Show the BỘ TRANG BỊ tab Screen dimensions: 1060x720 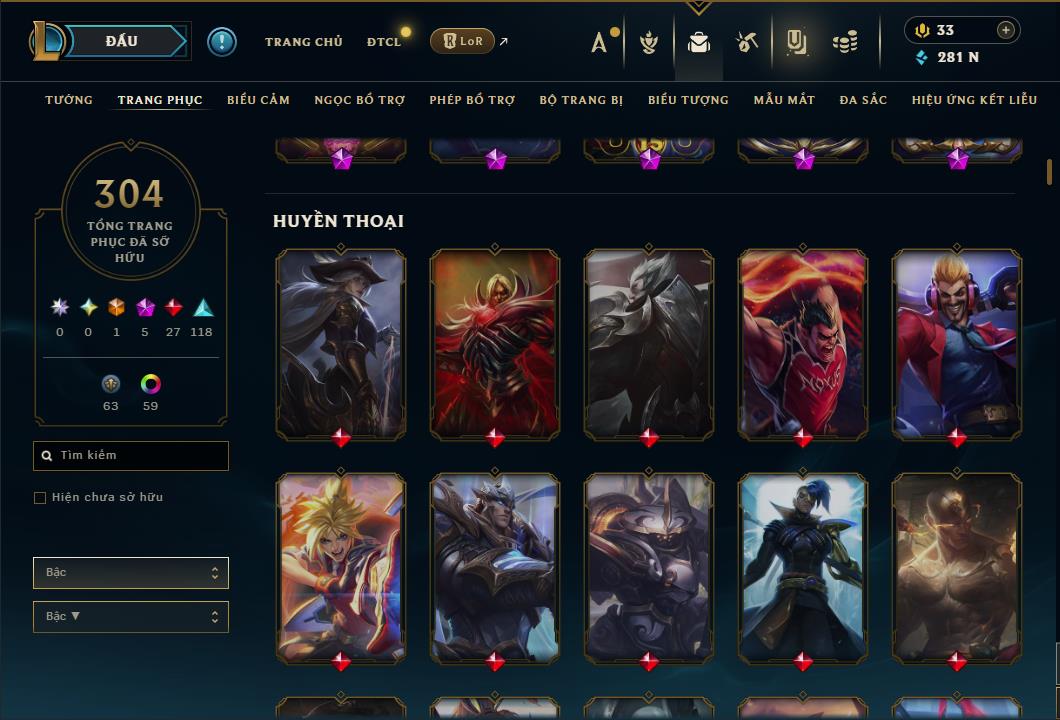581,100
